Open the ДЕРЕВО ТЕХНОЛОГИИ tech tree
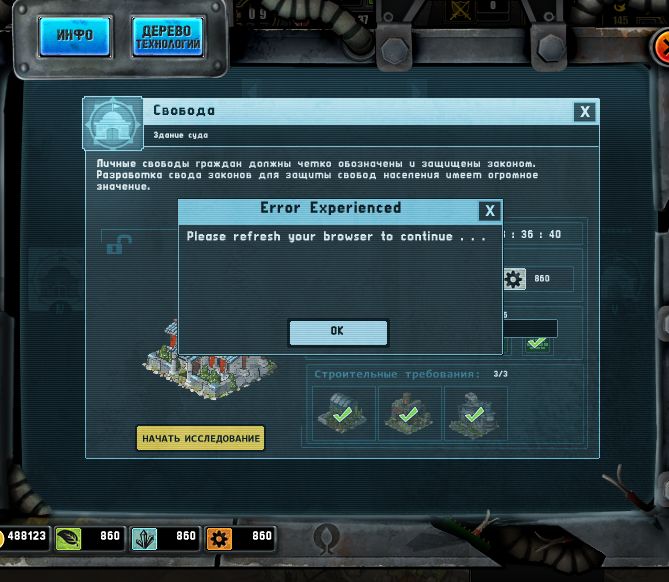669x582 pixels. 168,36
